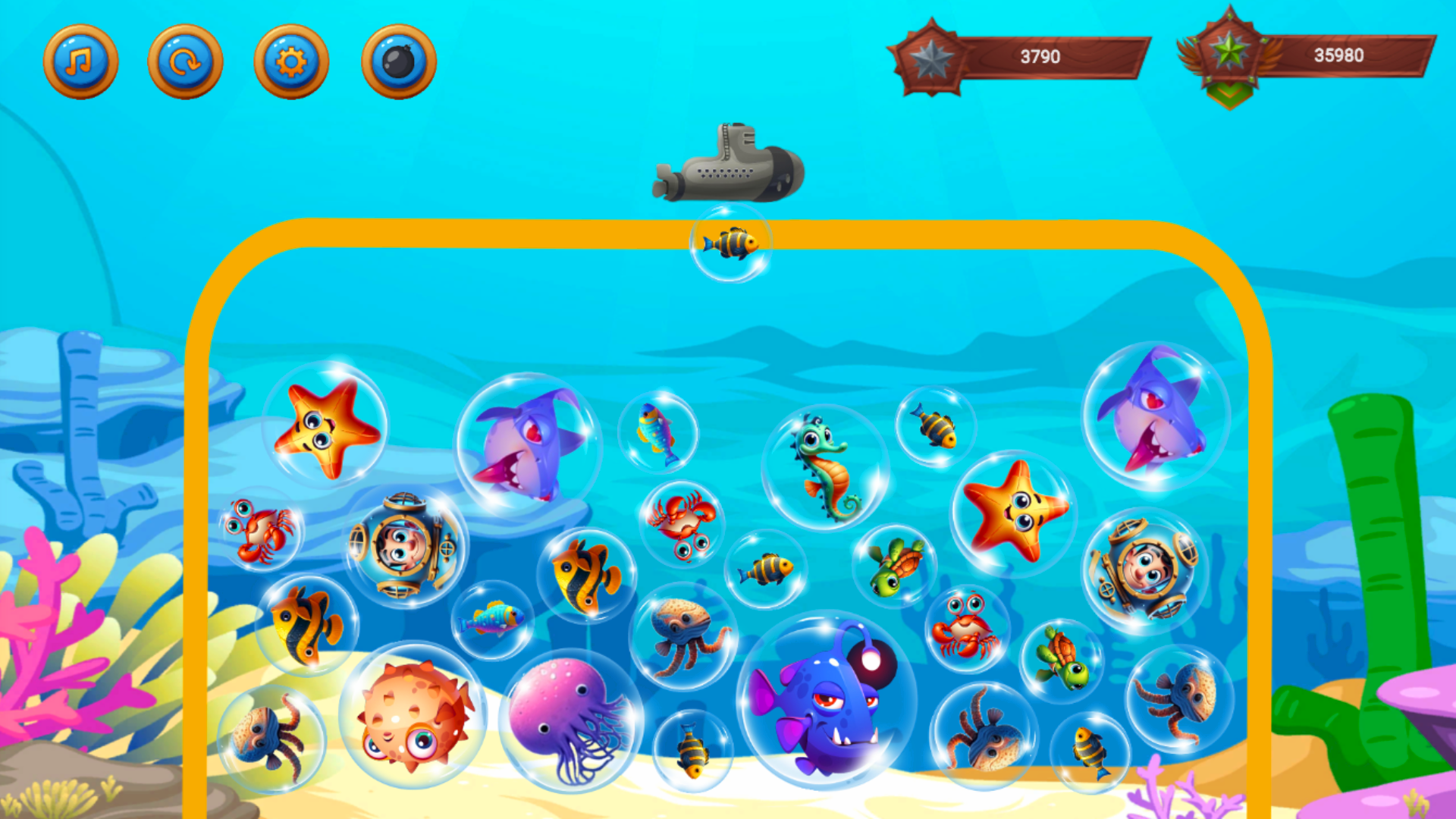
Task: Click the green star high-score badge
Action: point(1232,53)
